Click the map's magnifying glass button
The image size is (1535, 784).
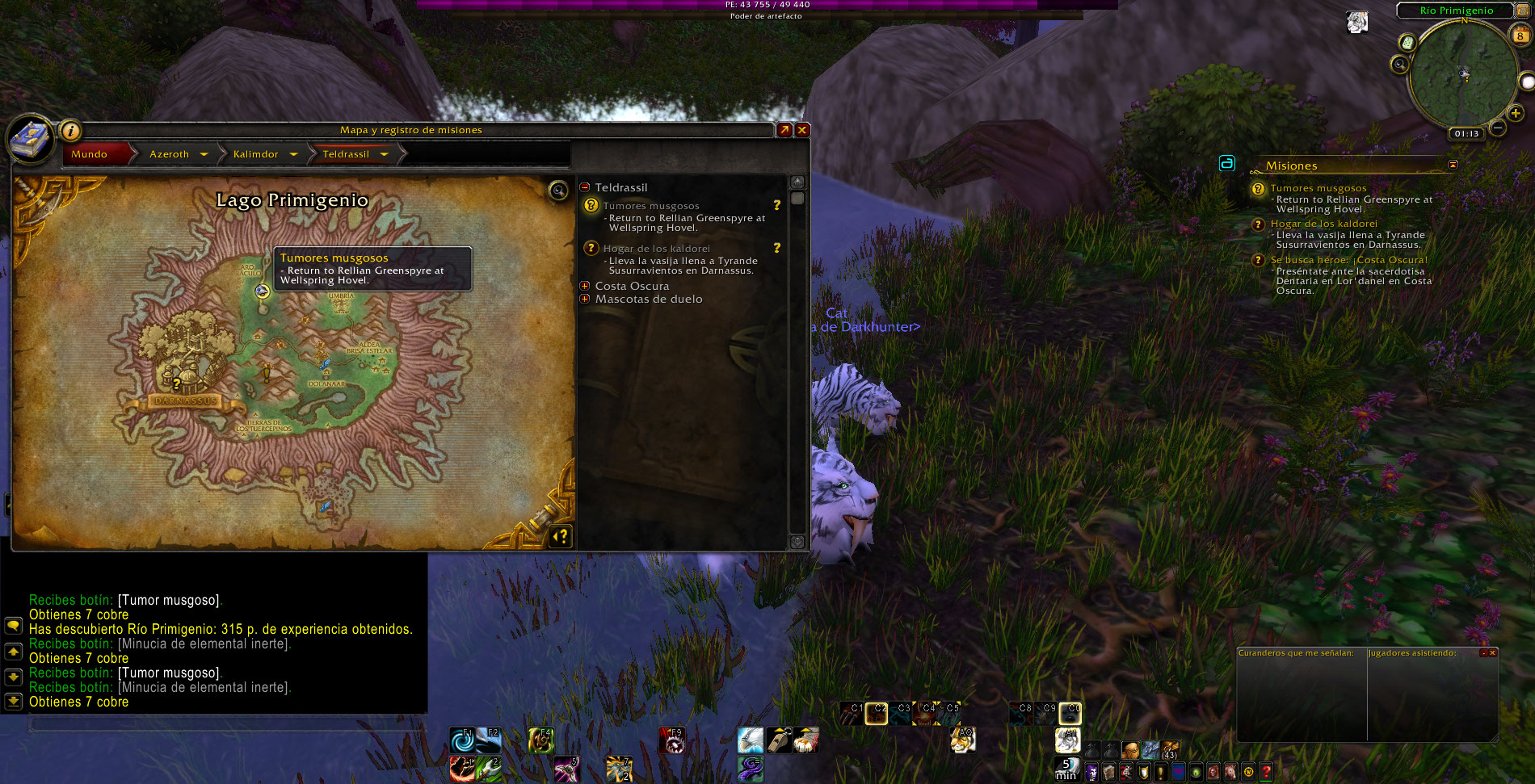[558, 191]
